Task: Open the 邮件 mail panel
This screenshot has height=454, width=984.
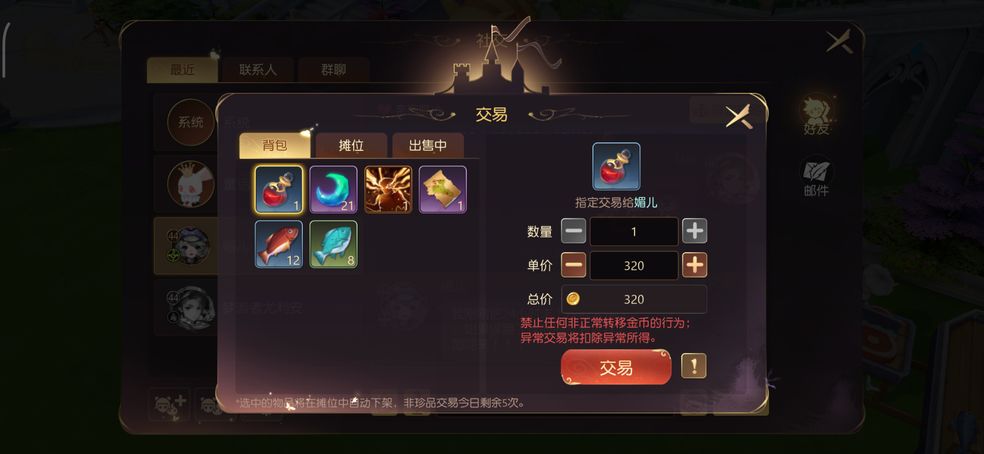Action: (x=817, y=178)
